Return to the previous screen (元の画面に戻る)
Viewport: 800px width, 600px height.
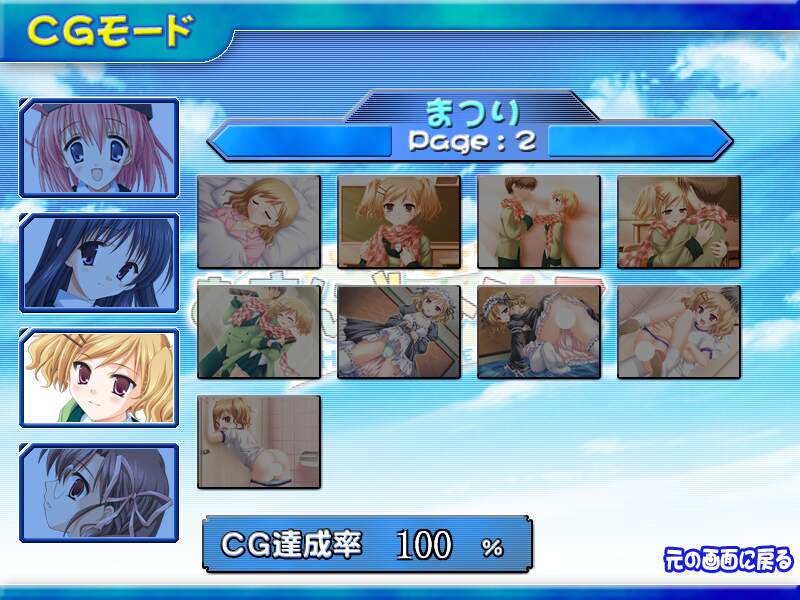pos(728,558)
